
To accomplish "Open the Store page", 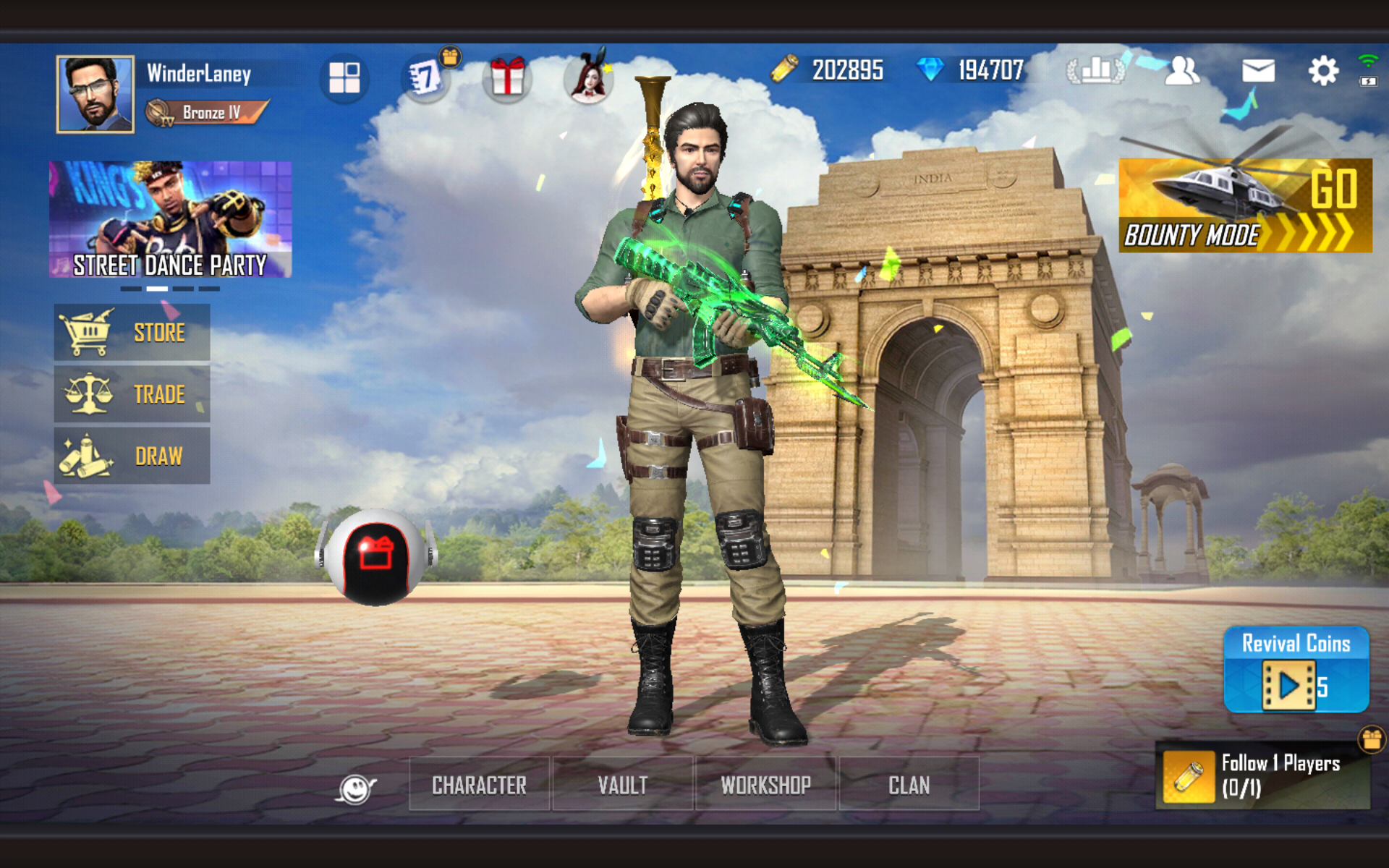I will point(132,331).
